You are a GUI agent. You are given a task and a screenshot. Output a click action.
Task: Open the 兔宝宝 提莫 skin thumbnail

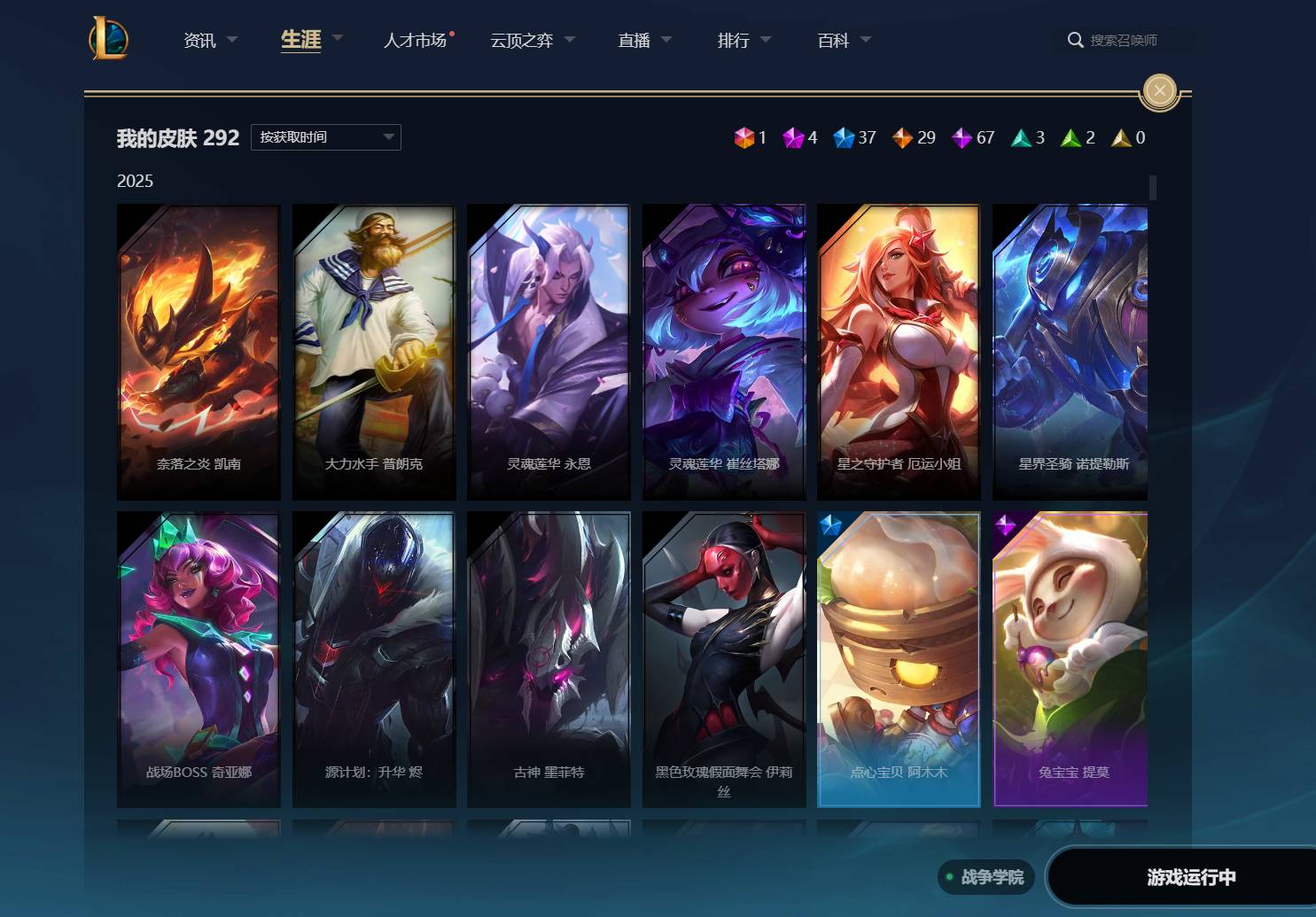click(x=1070, y=659)
